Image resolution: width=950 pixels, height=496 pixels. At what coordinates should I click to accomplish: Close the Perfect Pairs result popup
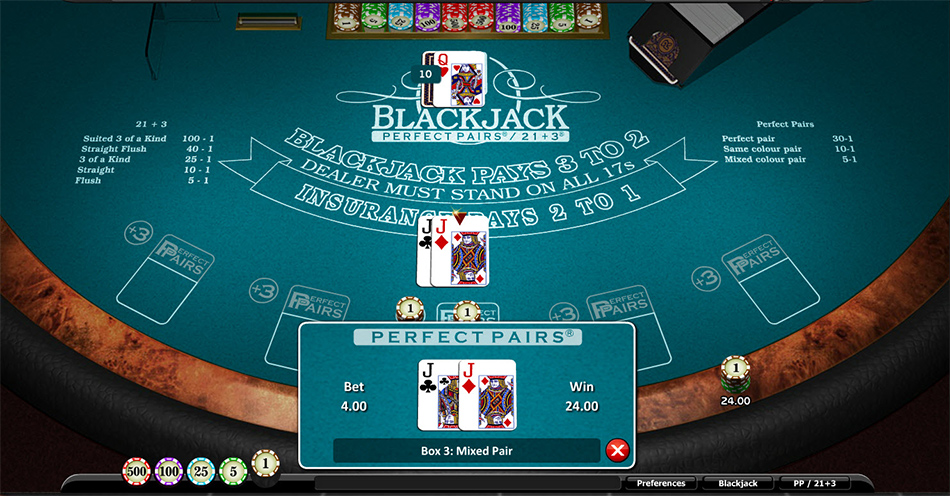coord(617,451)
